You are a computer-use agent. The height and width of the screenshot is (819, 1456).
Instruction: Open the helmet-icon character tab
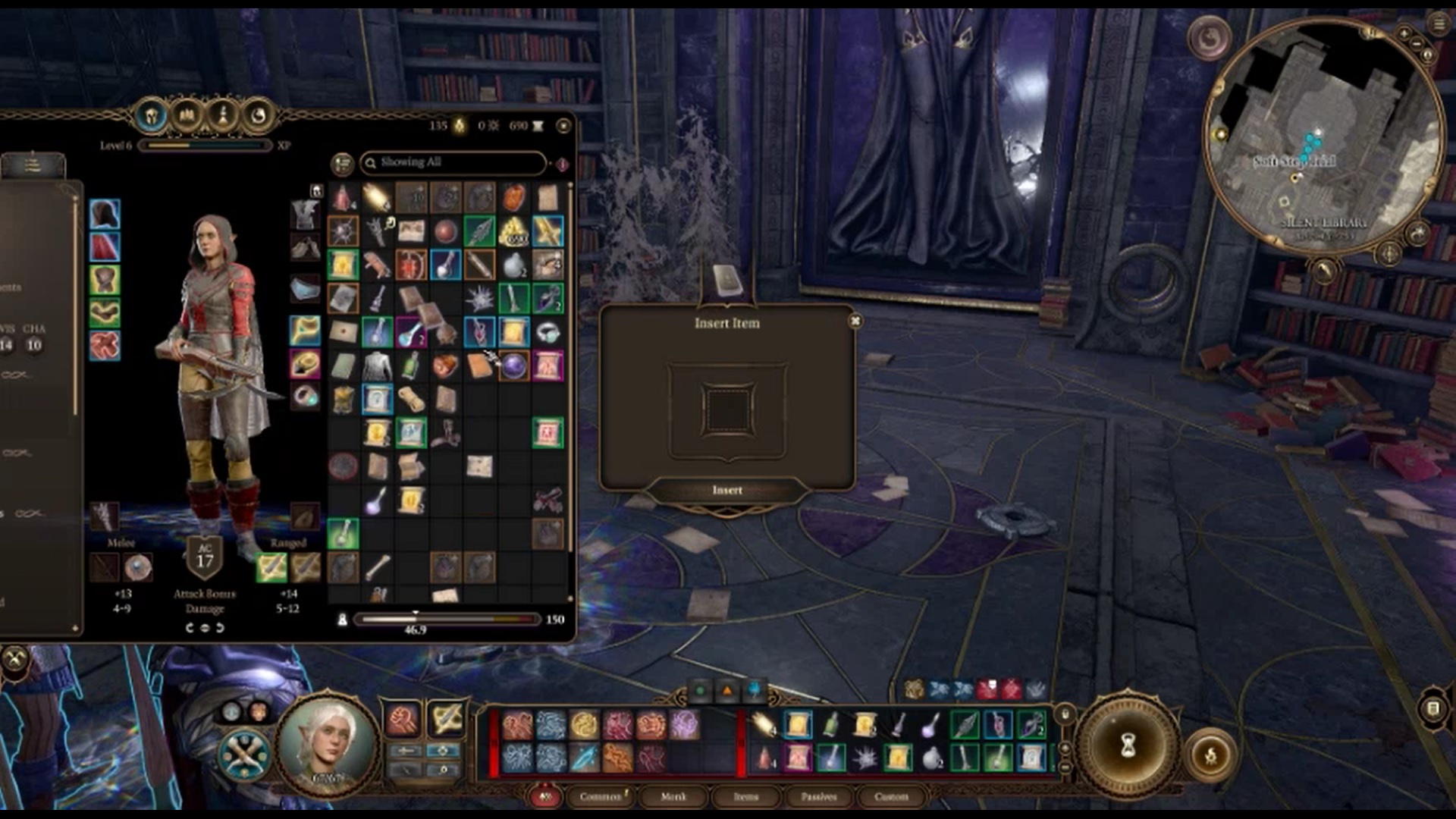(x=151, y=116)
